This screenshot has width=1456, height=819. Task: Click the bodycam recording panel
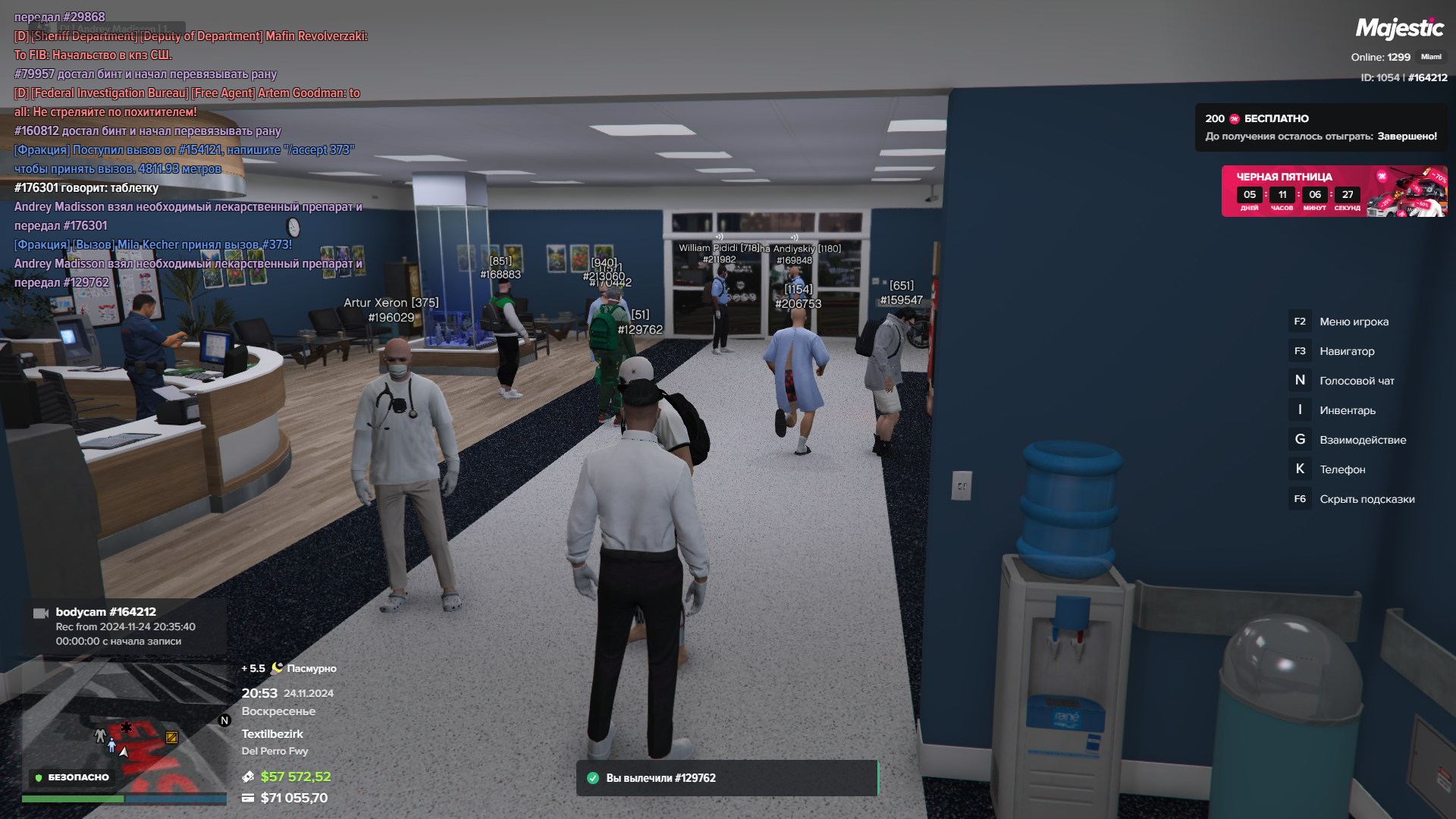pyautogui.click(x=125, y=626)
